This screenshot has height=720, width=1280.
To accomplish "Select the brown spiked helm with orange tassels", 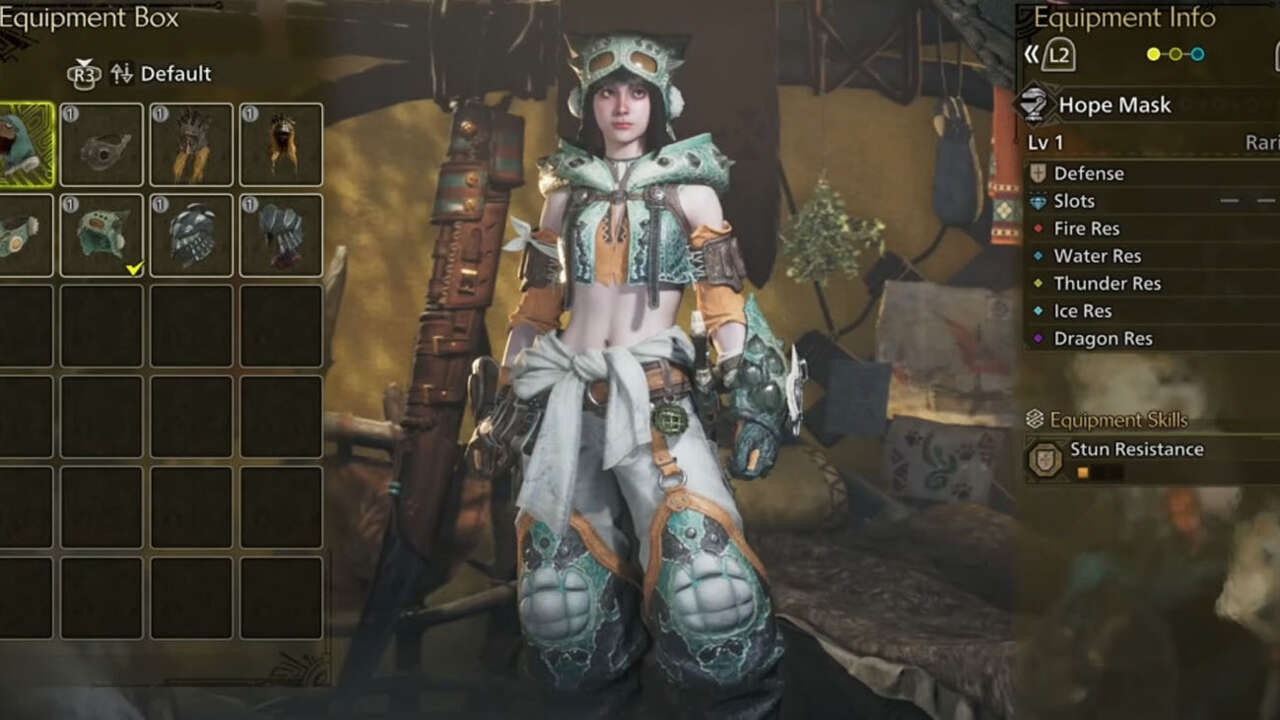I will click(191, 145).
